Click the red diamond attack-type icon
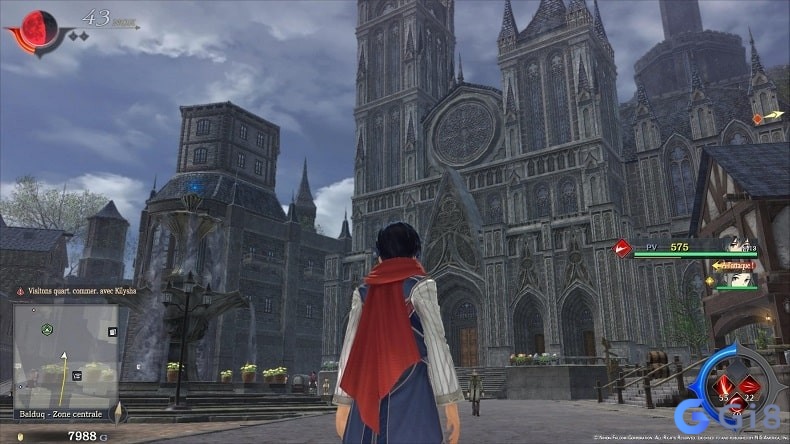Viewport: 790px width, 444px height. 620,247
